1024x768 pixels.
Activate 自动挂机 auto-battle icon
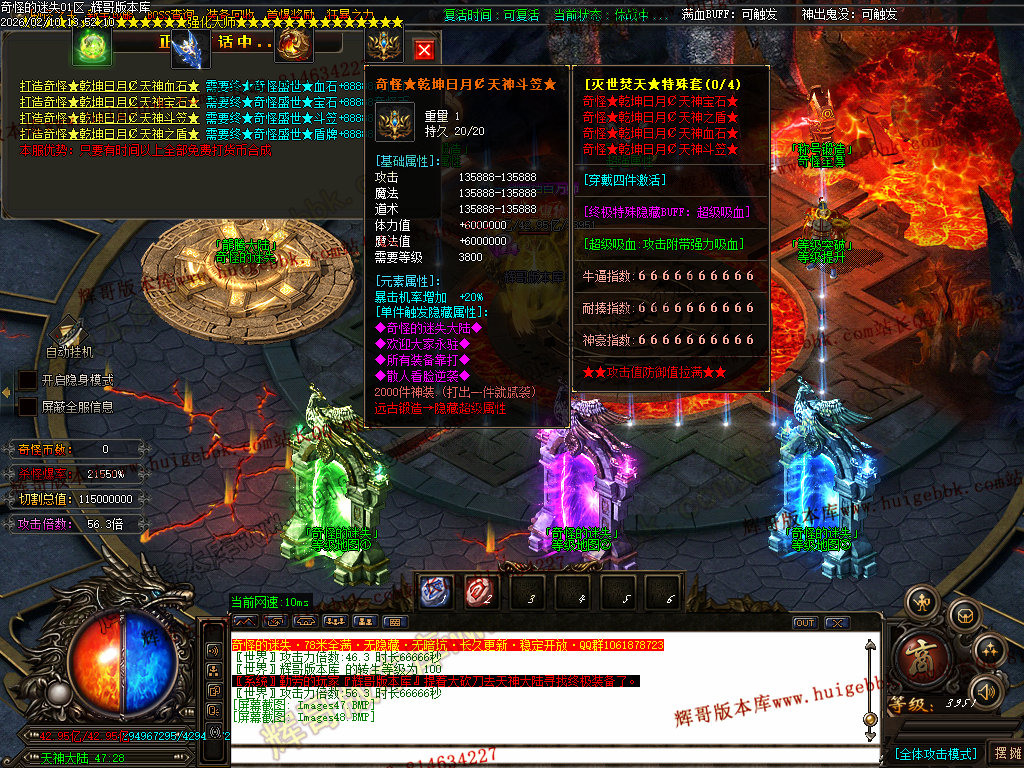68,332
